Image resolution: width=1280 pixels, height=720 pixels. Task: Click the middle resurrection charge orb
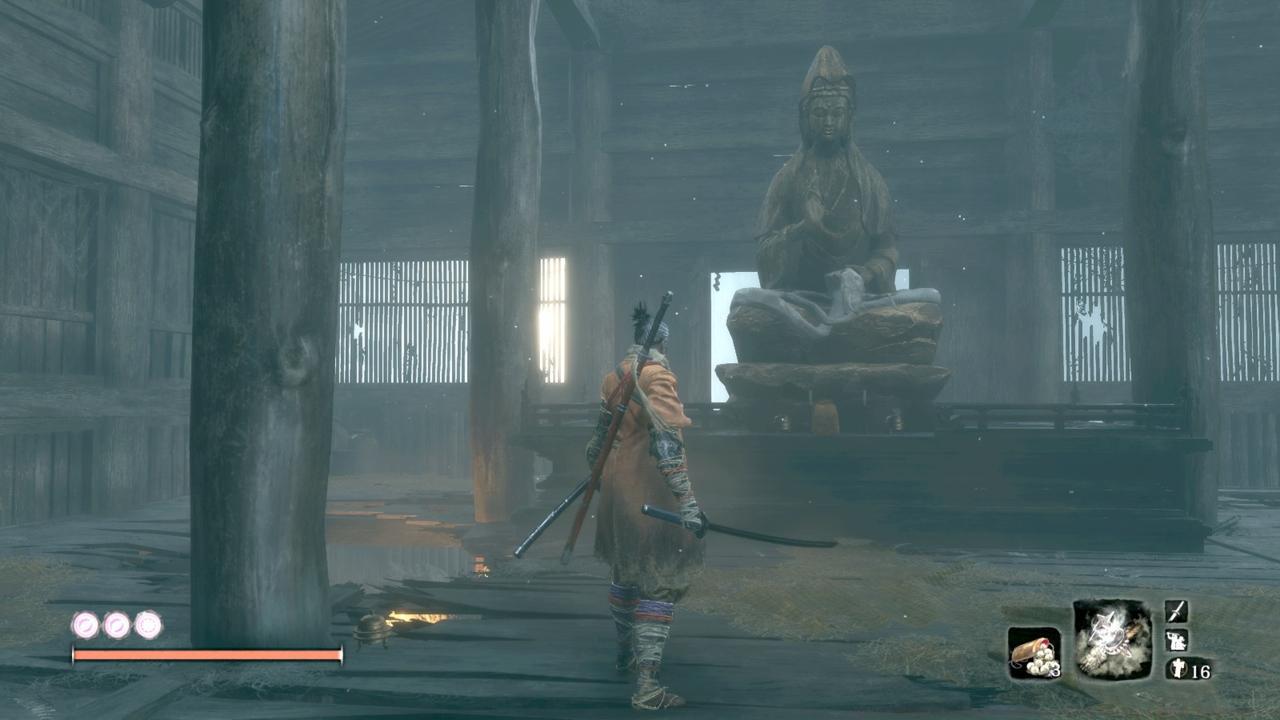(115, 625)
